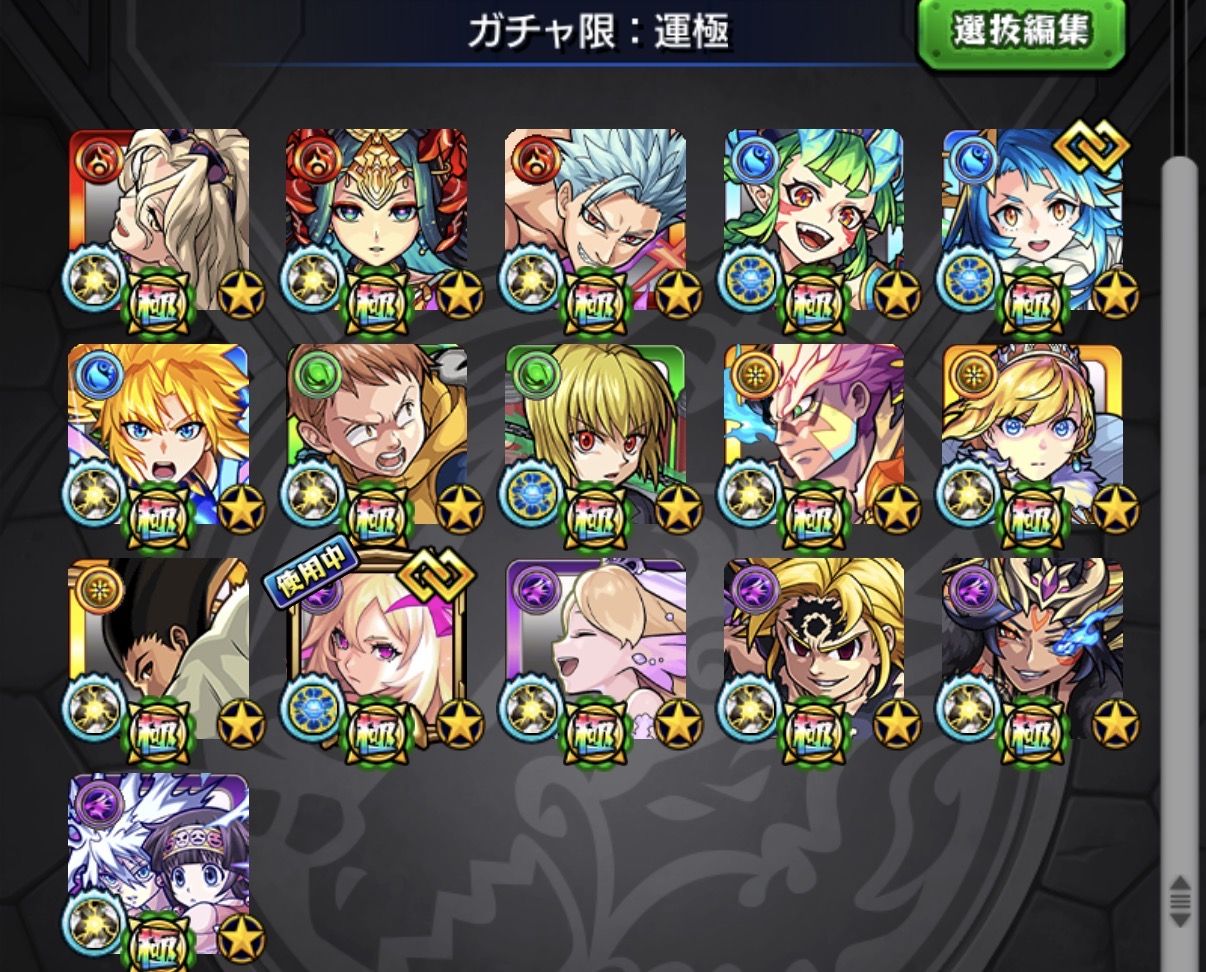Click the vertical scrollbar on the right
1206x972 pixels.
click(x=1178, y=500)
